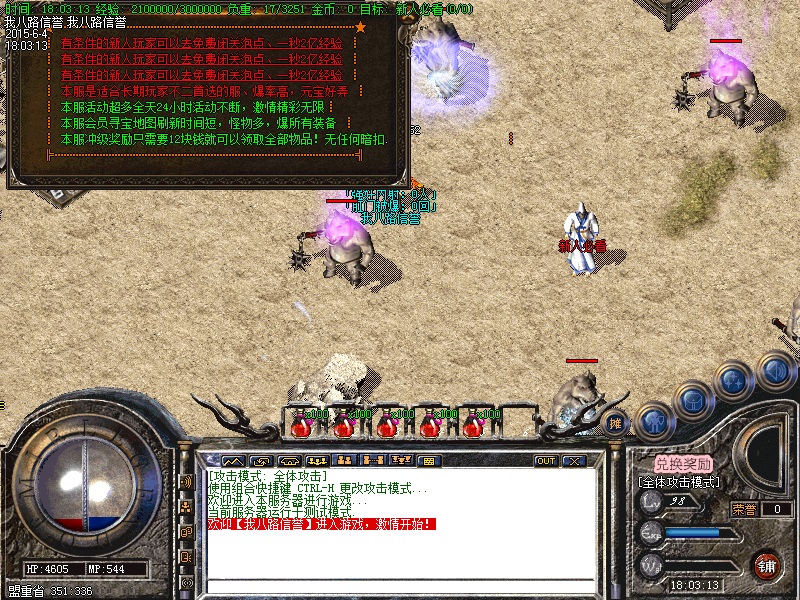Open the bag inventory round button
This screenshot has width=800, height=600.
pyautogui.click(x=692, y=401)
